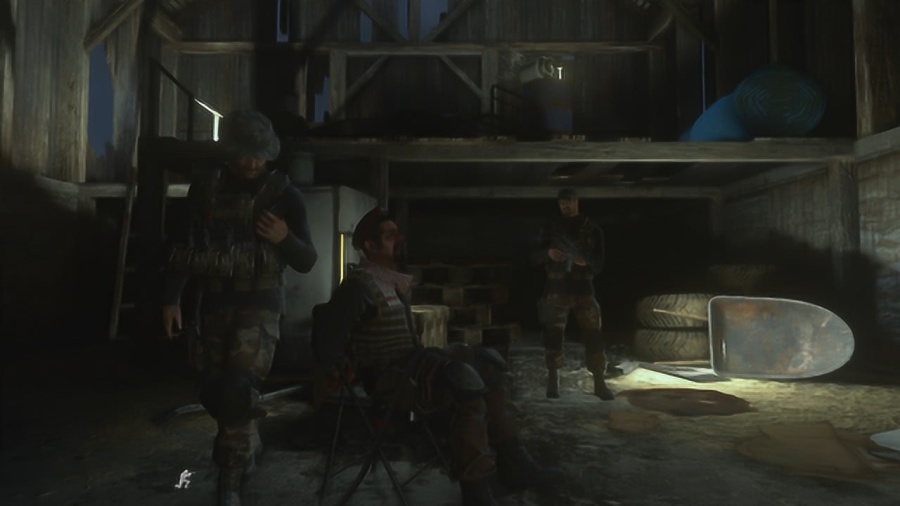Click the crouching soldier stance icon

[182, 479]
